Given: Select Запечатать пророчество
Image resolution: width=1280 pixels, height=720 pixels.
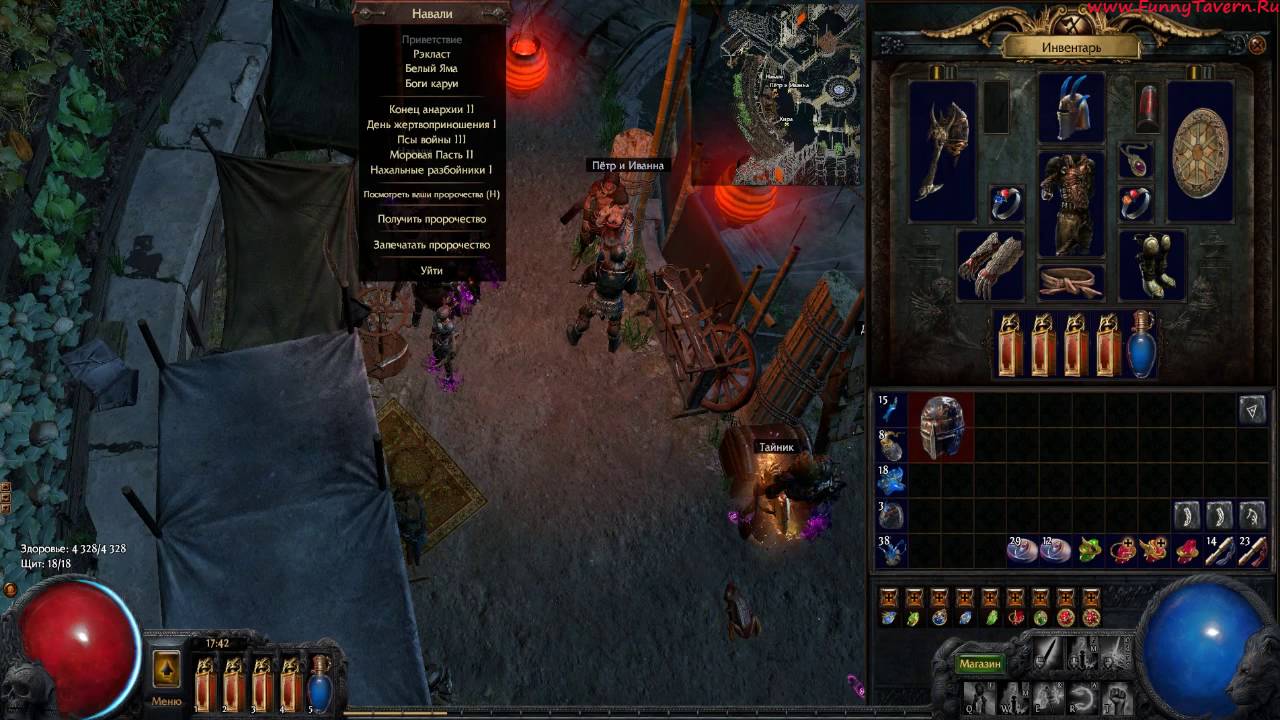Looking at the screenshot, I should (431, 245).
